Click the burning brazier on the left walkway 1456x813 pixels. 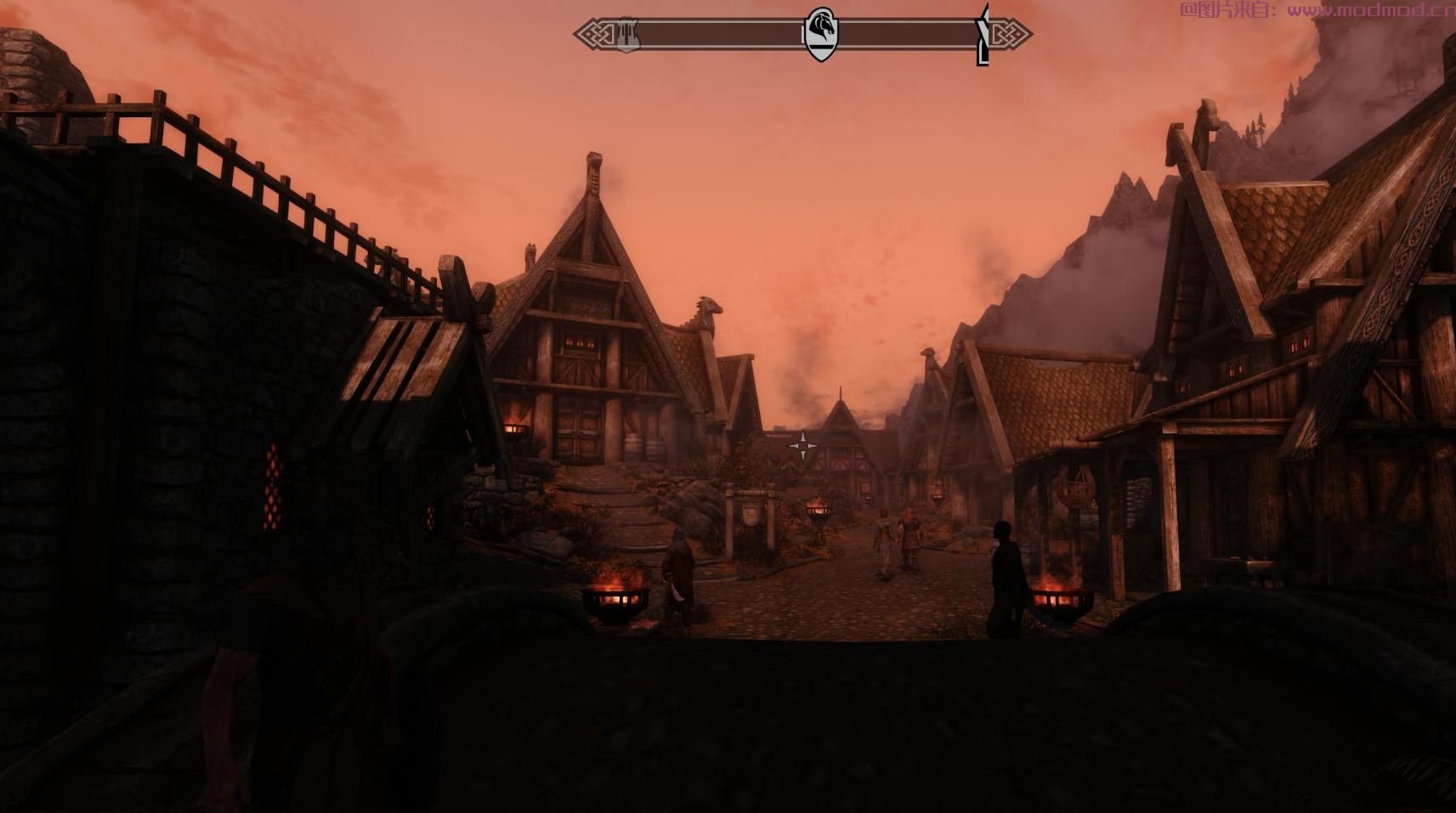click(x=615, y=595)
